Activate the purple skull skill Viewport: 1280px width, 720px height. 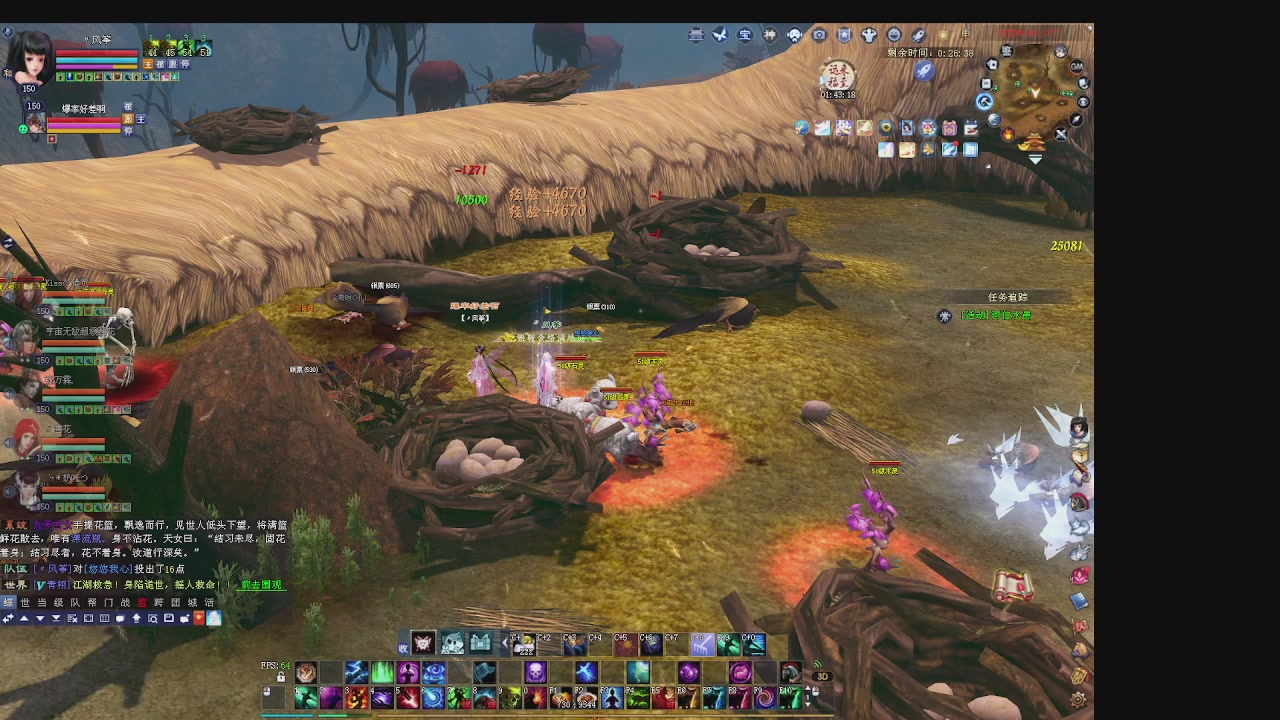536,672
